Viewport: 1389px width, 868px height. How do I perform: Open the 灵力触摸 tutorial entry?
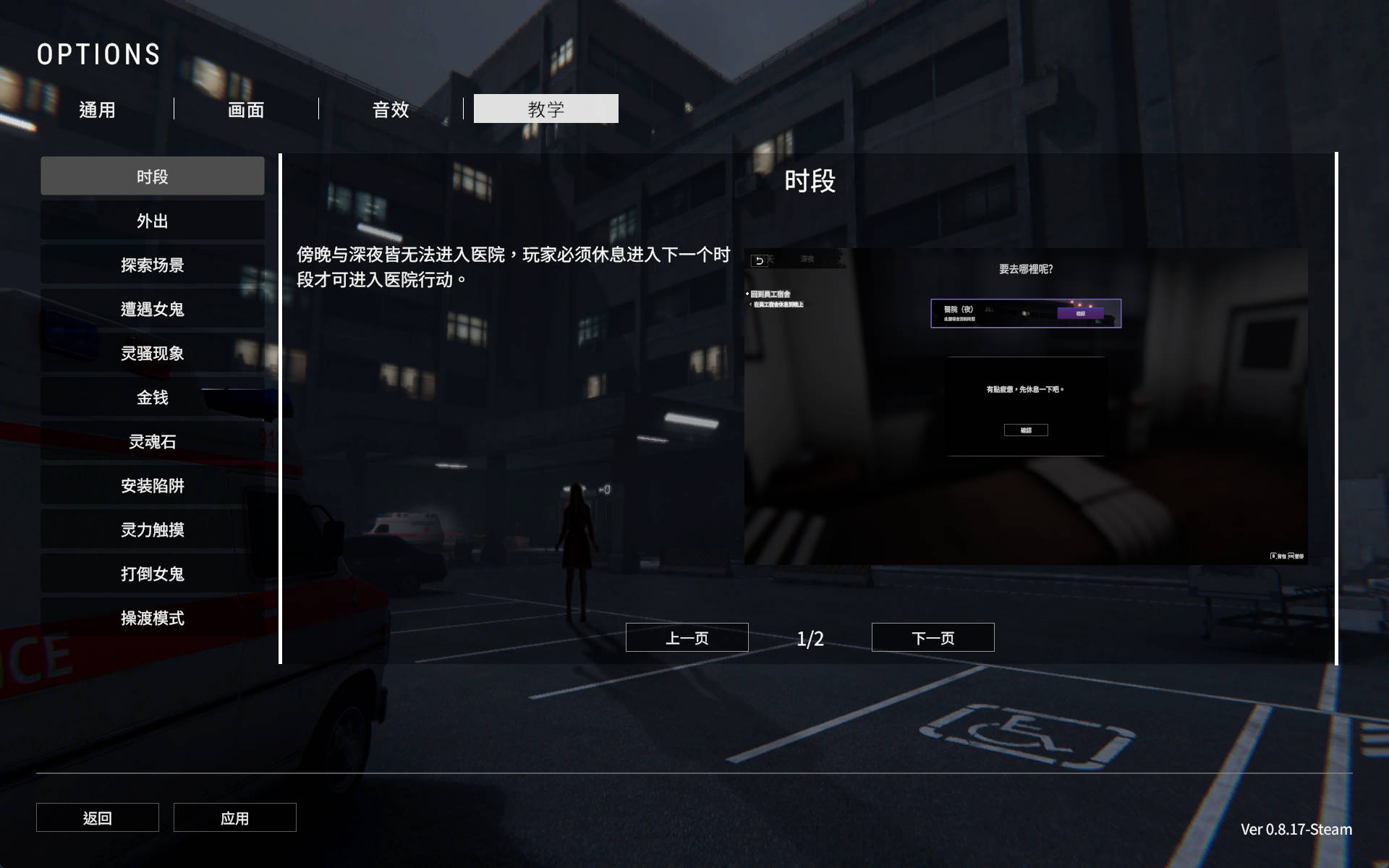(x=152, y=529)
